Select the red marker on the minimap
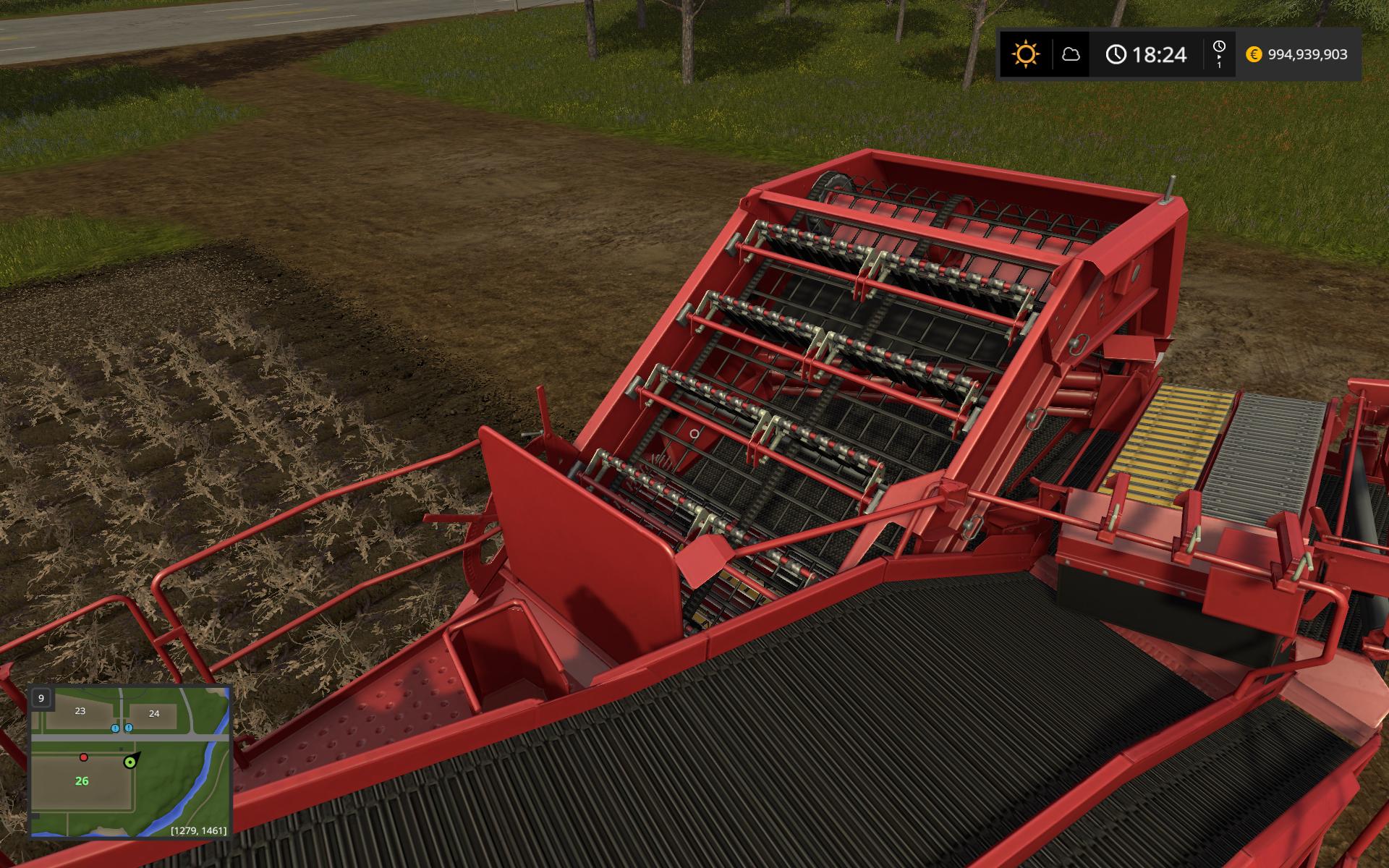 (84, 757)
